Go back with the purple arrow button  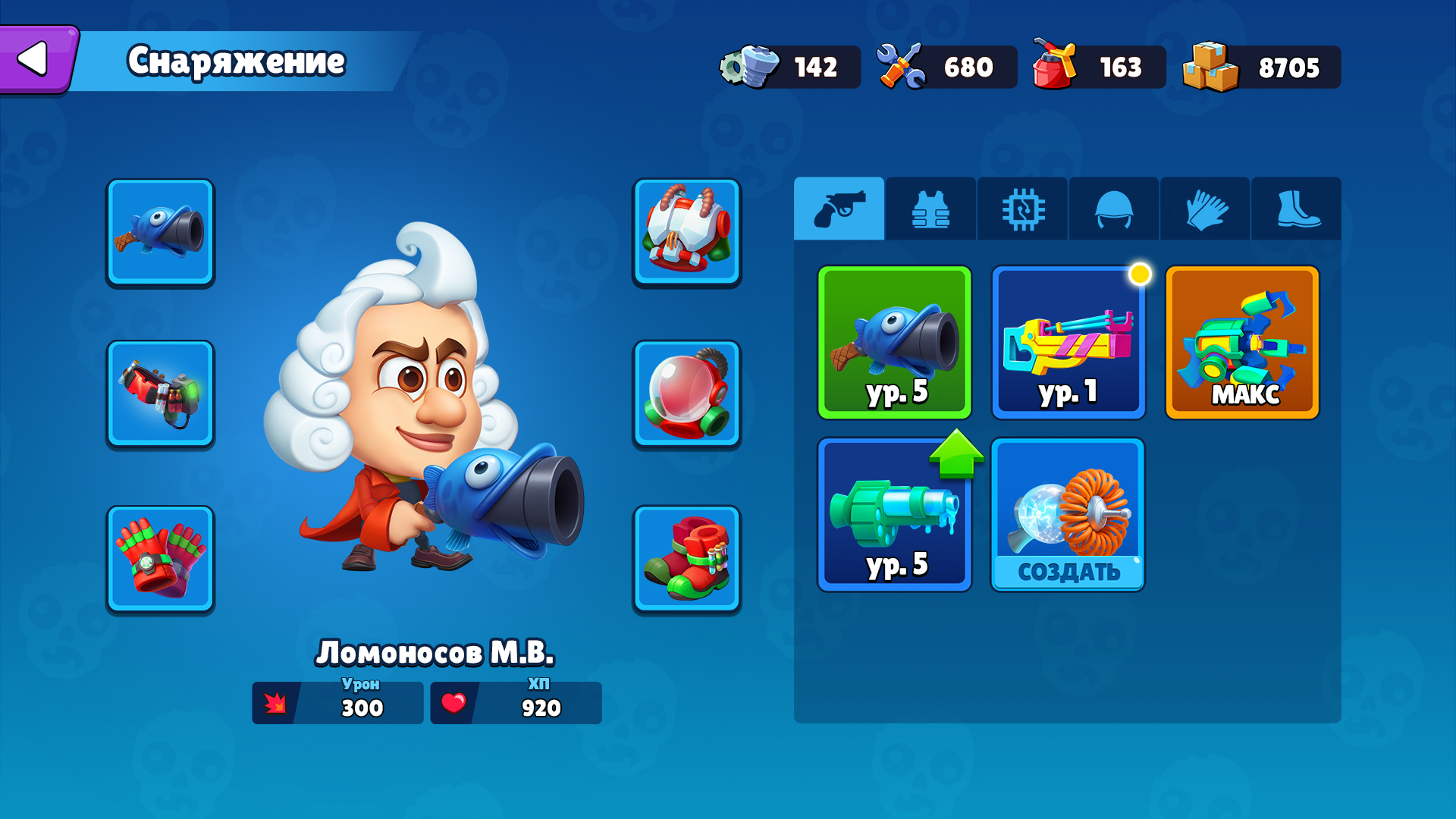(x=36, y=59)
